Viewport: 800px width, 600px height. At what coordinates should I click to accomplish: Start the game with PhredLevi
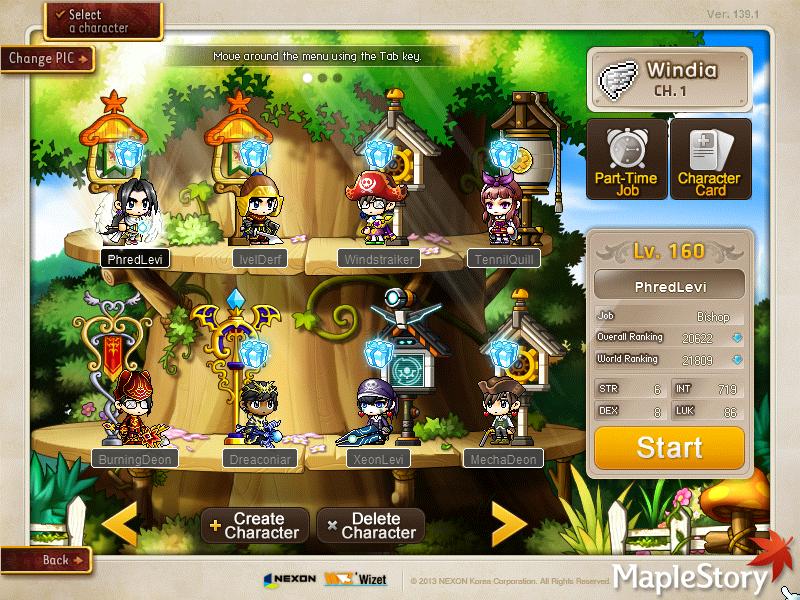coord(669,448)
